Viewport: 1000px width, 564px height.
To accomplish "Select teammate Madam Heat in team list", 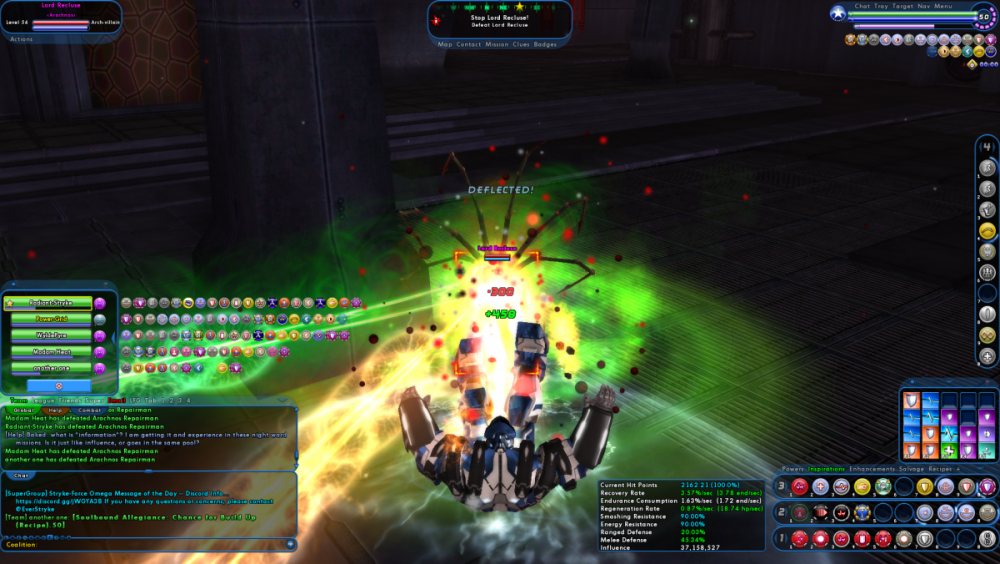I will coord(51,351).
